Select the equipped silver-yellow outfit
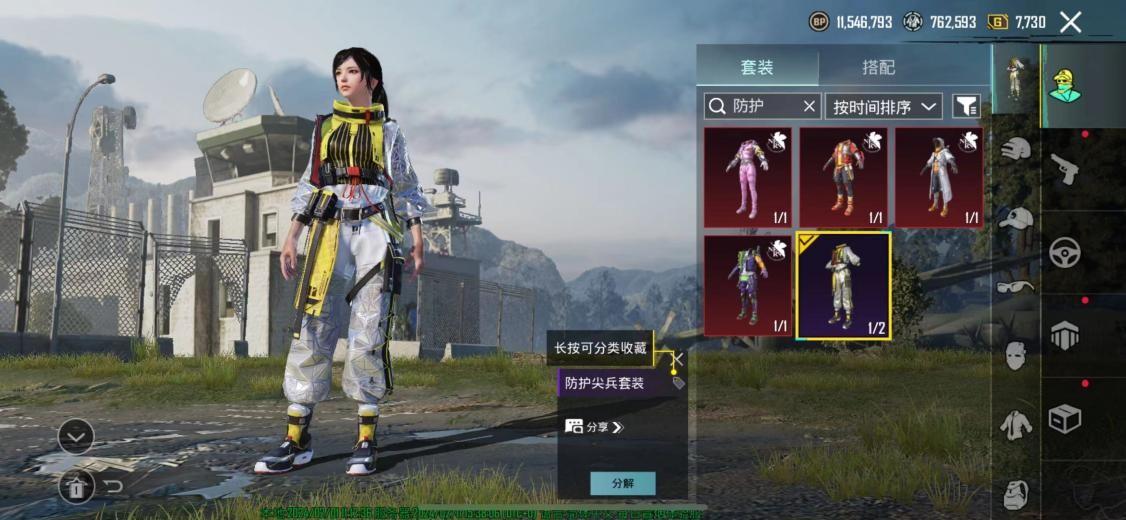This screenshot has height=520, width=1126. click(843, 285)
